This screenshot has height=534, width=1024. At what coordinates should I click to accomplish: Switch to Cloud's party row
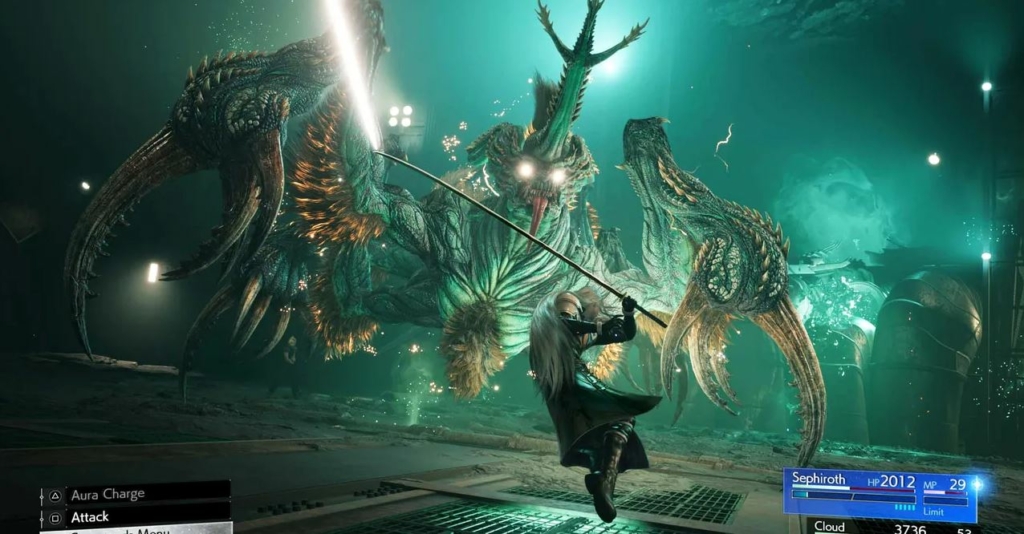click(880, 527)
